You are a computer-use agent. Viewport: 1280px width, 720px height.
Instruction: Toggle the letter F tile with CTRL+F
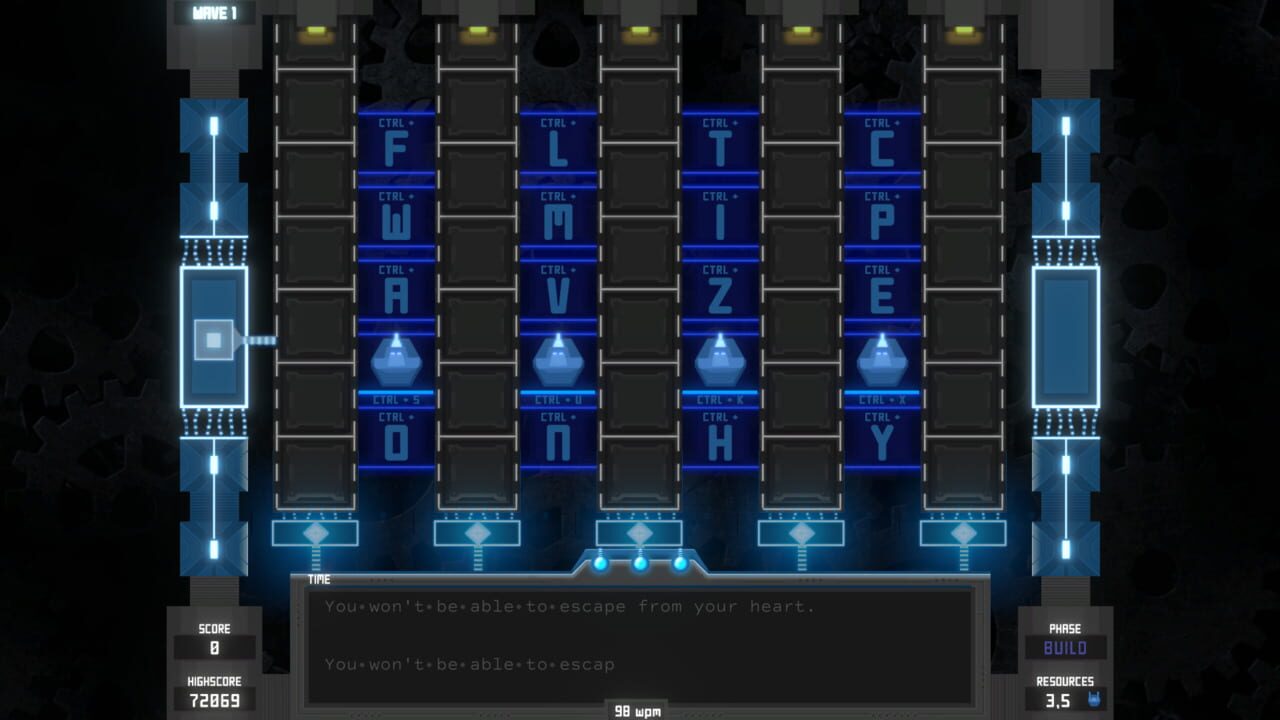coord(397,152)
